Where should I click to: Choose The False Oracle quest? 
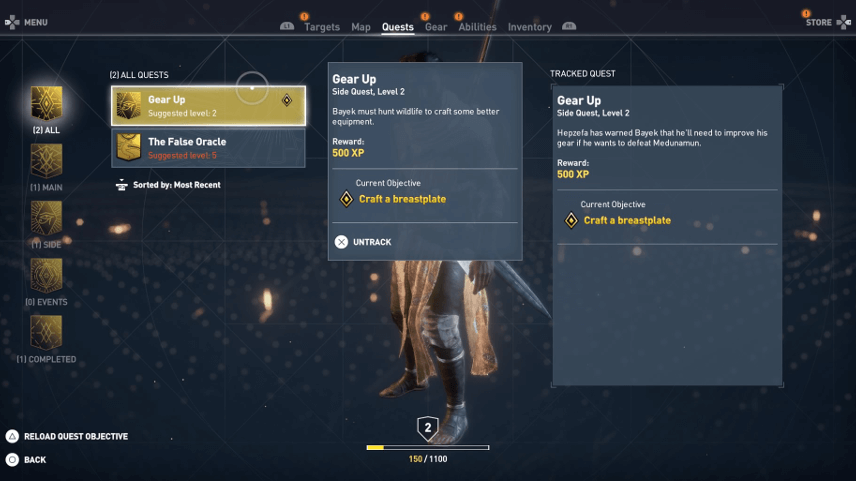(x=208, y=148)
